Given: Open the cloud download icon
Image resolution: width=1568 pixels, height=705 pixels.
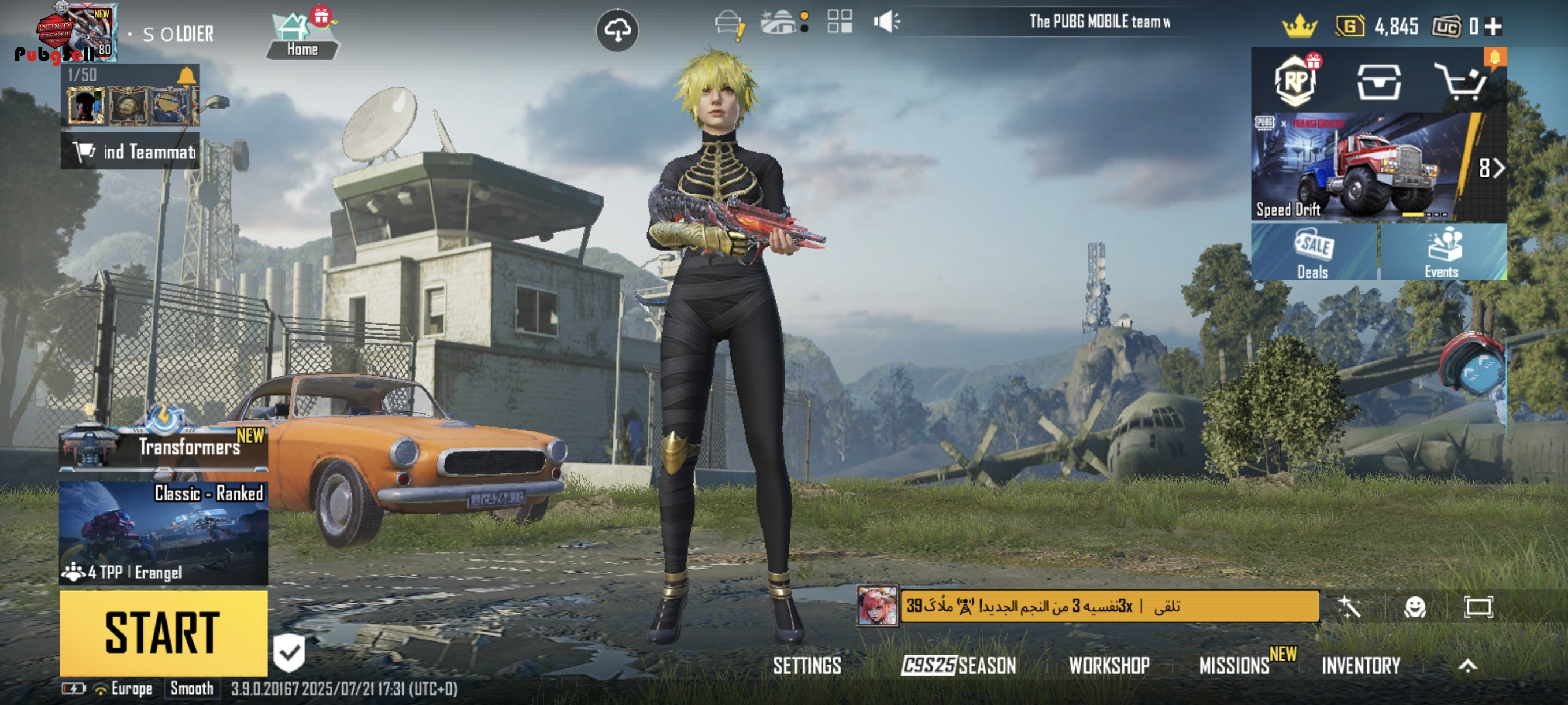Looking at the screenshot, I should pos(616,31).
